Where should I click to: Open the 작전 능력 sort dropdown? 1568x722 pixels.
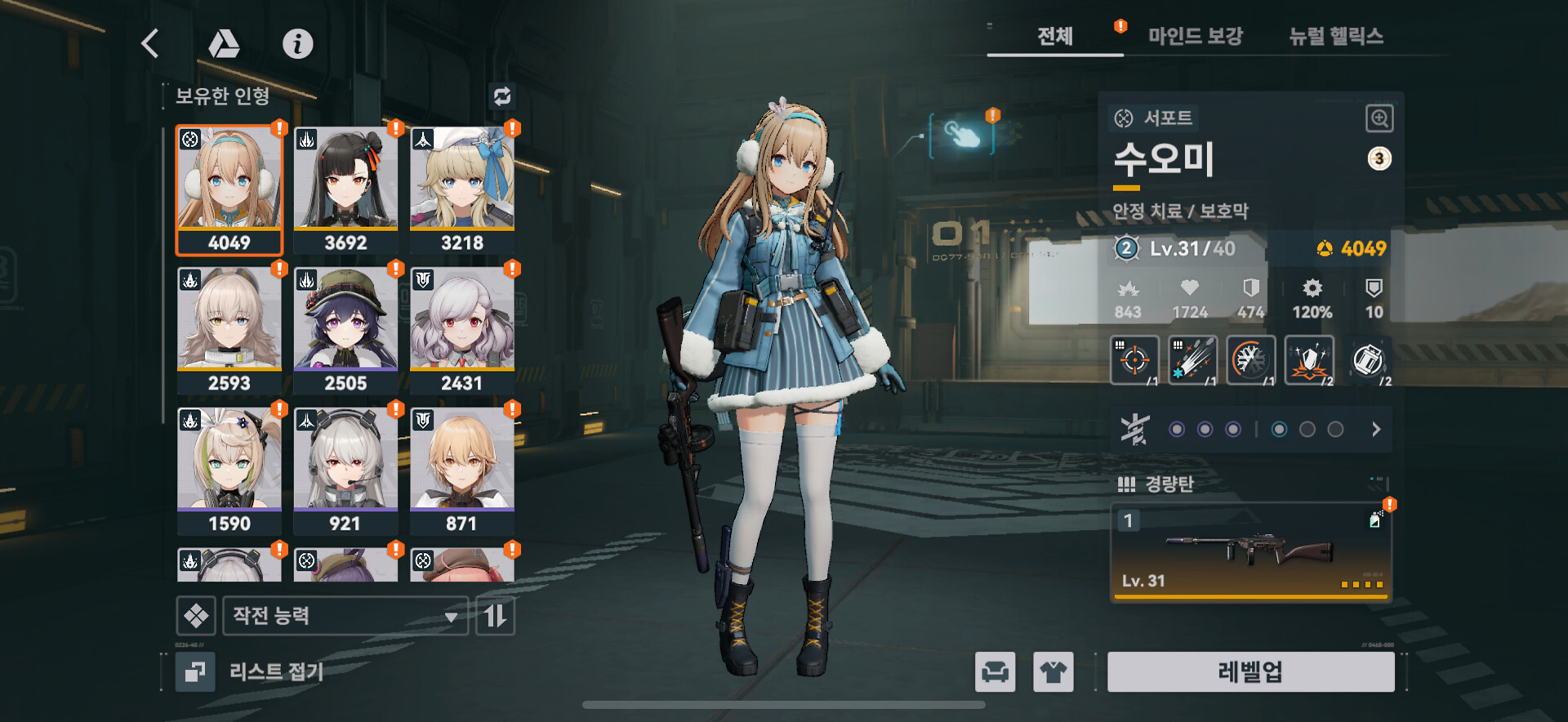point(345,616)
